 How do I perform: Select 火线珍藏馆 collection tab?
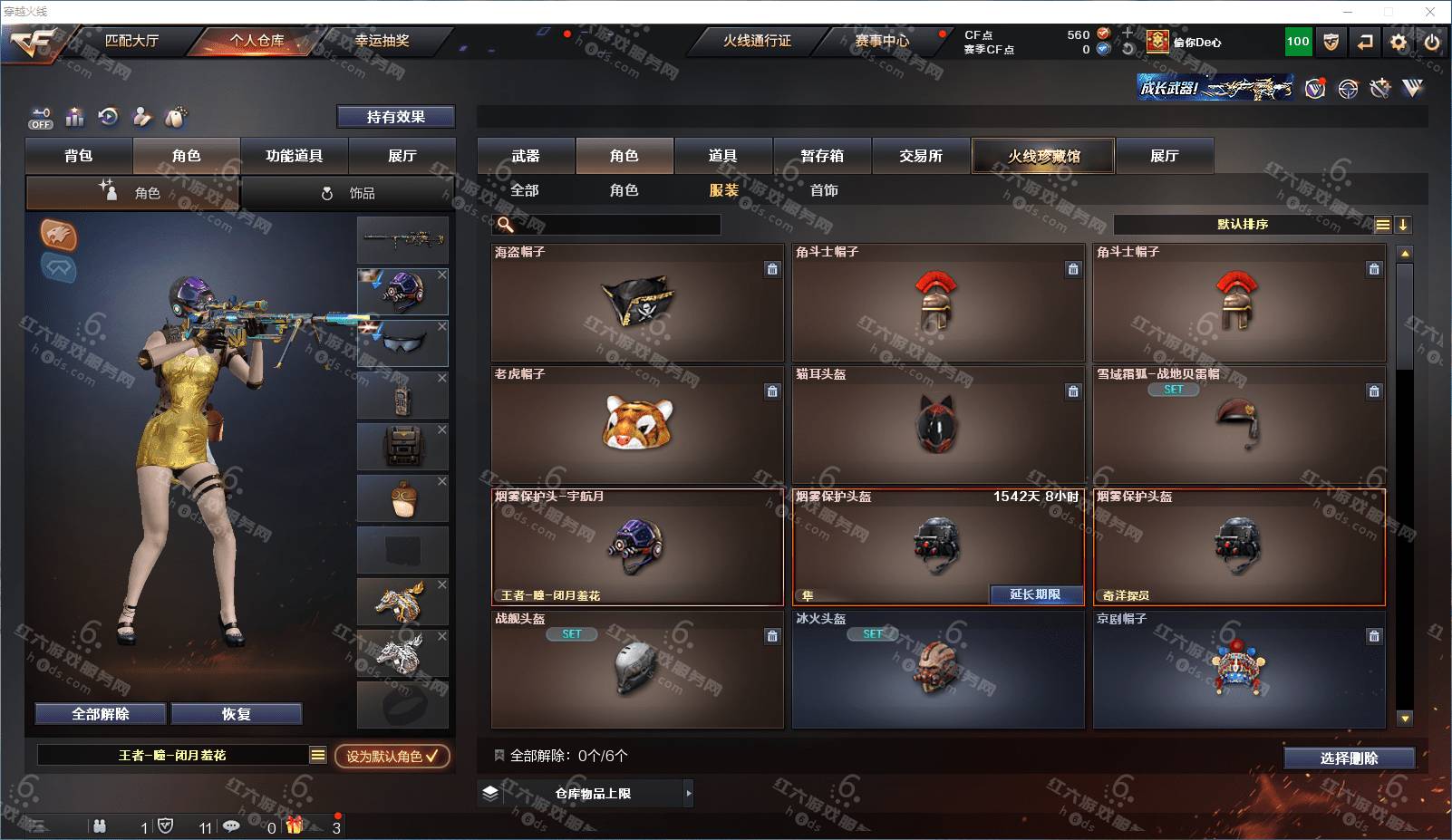pyautogui.click(x=1043, y=156)
